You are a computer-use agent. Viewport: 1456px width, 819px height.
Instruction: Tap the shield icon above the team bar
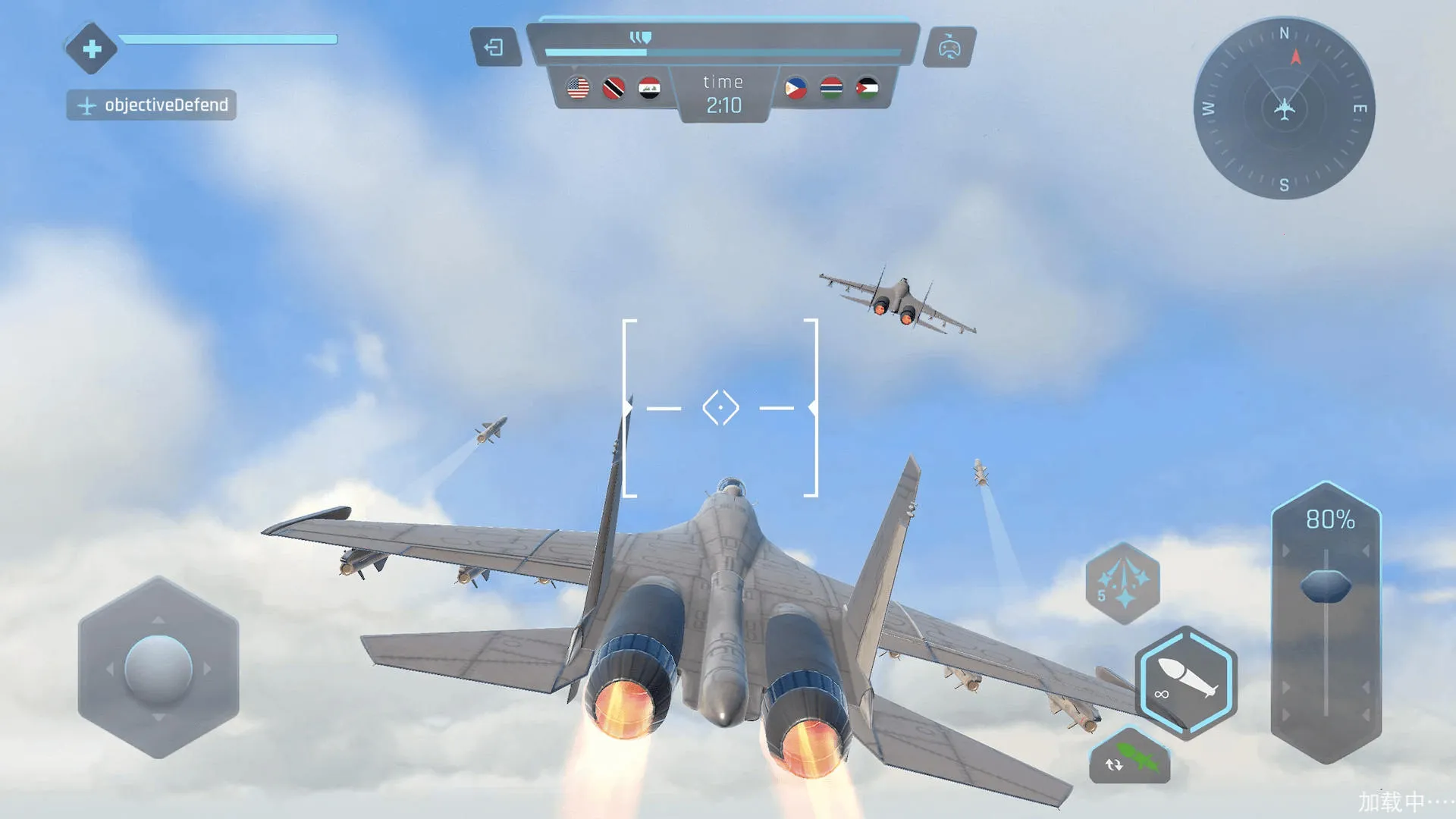(x=641, y=36)
